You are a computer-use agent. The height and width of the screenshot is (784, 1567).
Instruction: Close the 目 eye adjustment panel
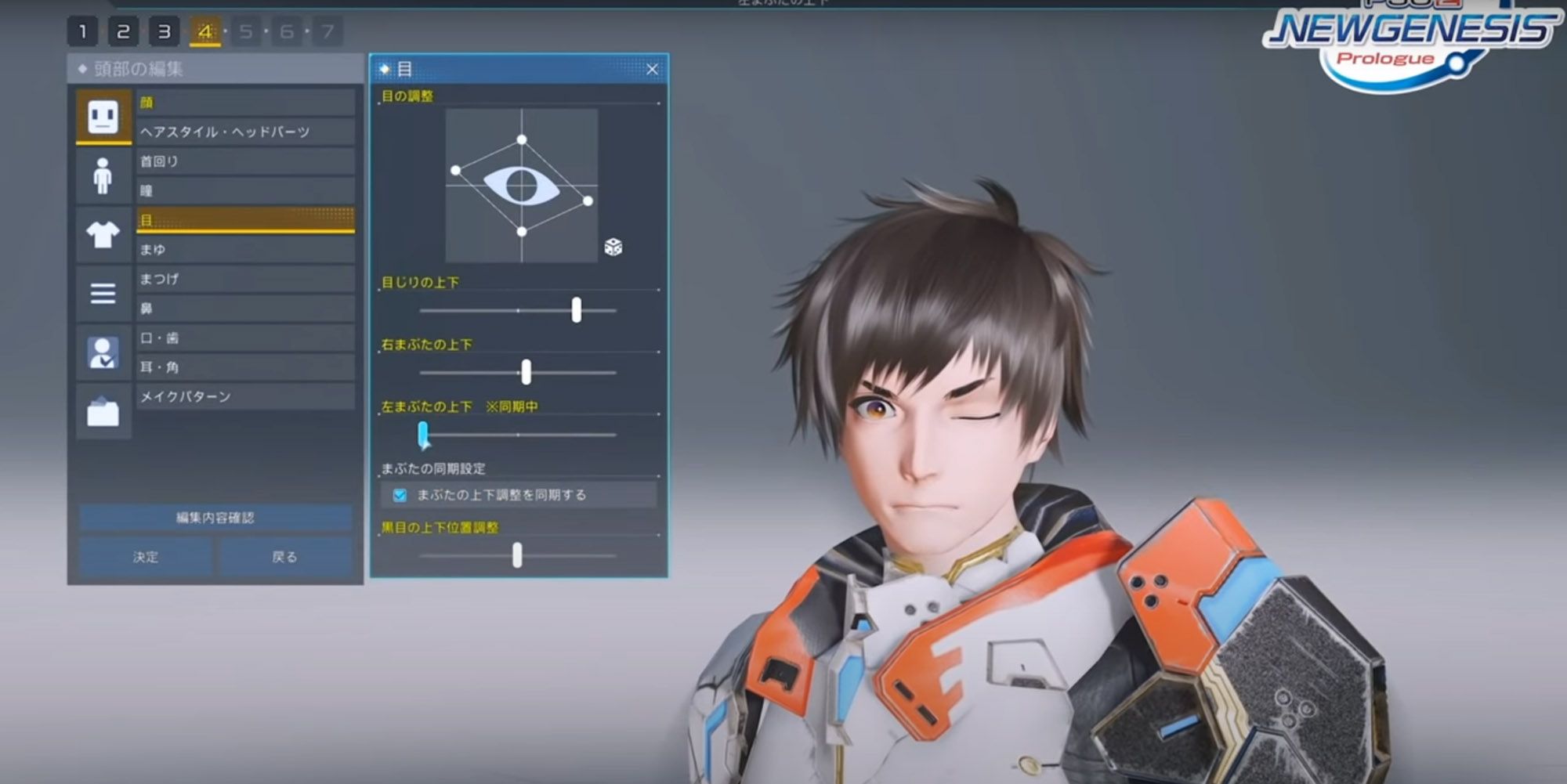(653, 69)
